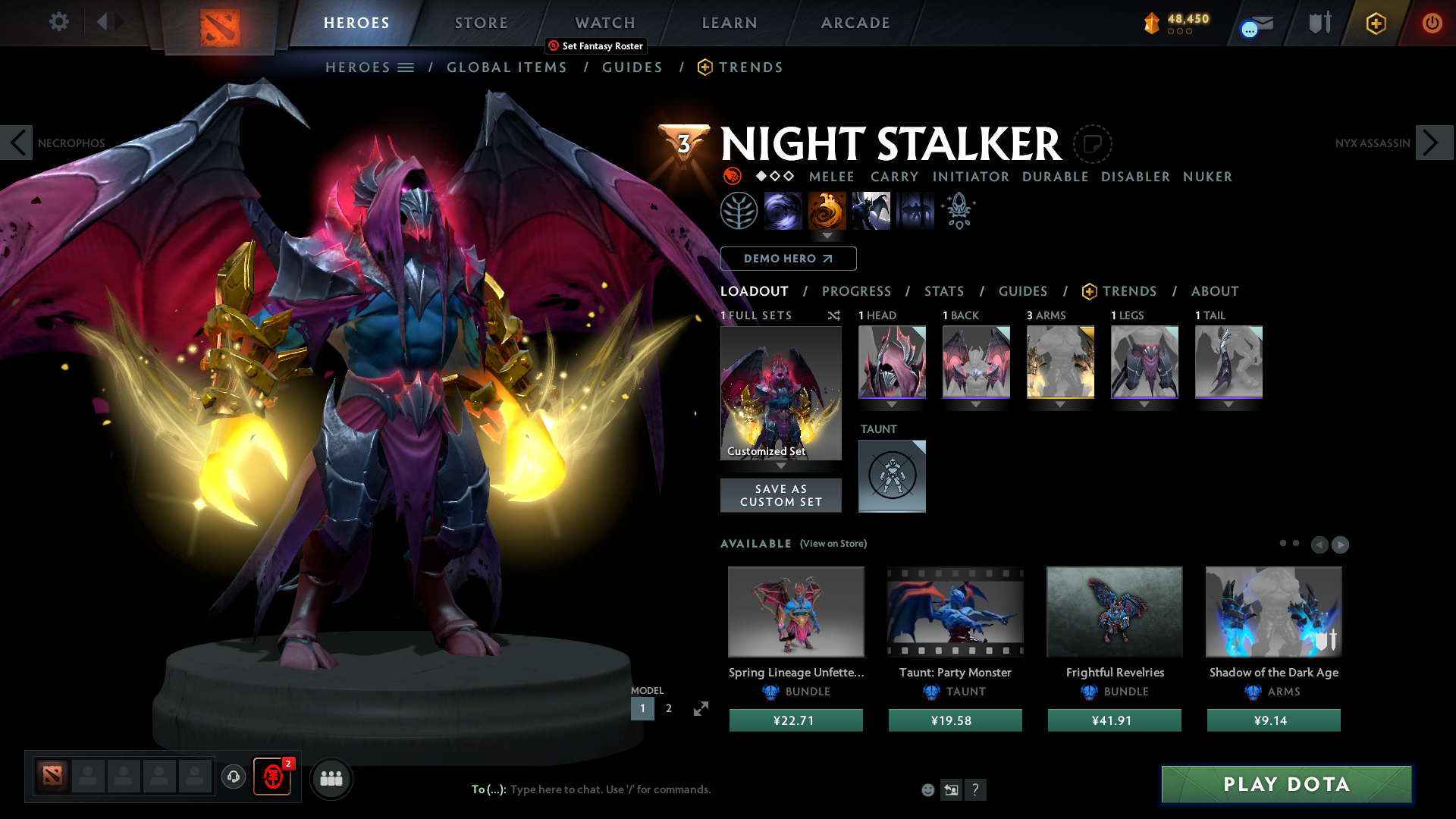Open the Store tab
This screenshot has height=819, width=1456.
tap(481, 23)
